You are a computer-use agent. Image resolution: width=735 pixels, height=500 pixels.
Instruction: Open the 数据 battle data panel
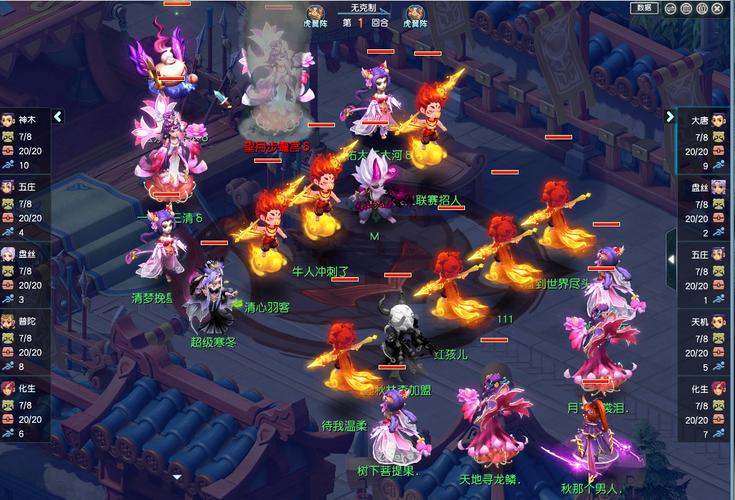click(643, 8)
